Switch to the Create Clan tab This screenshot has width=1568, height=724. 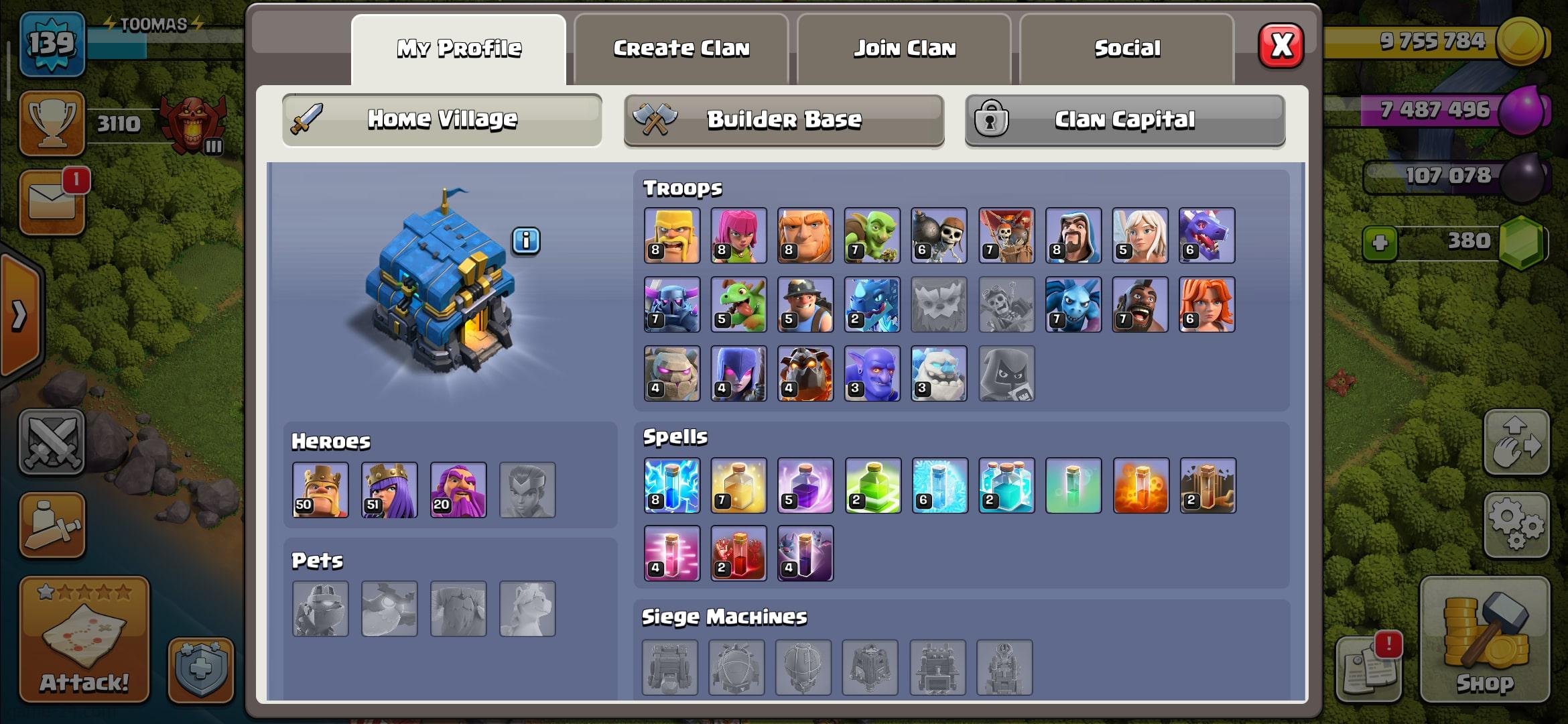[681, 49]
